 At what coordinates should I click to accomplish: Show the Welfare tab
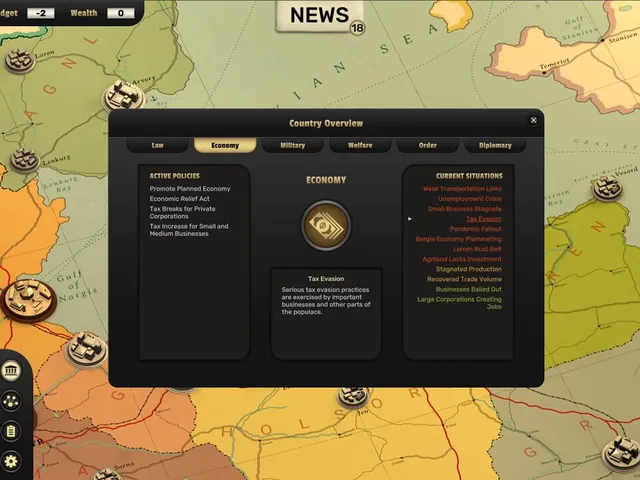tap(360, 145)
